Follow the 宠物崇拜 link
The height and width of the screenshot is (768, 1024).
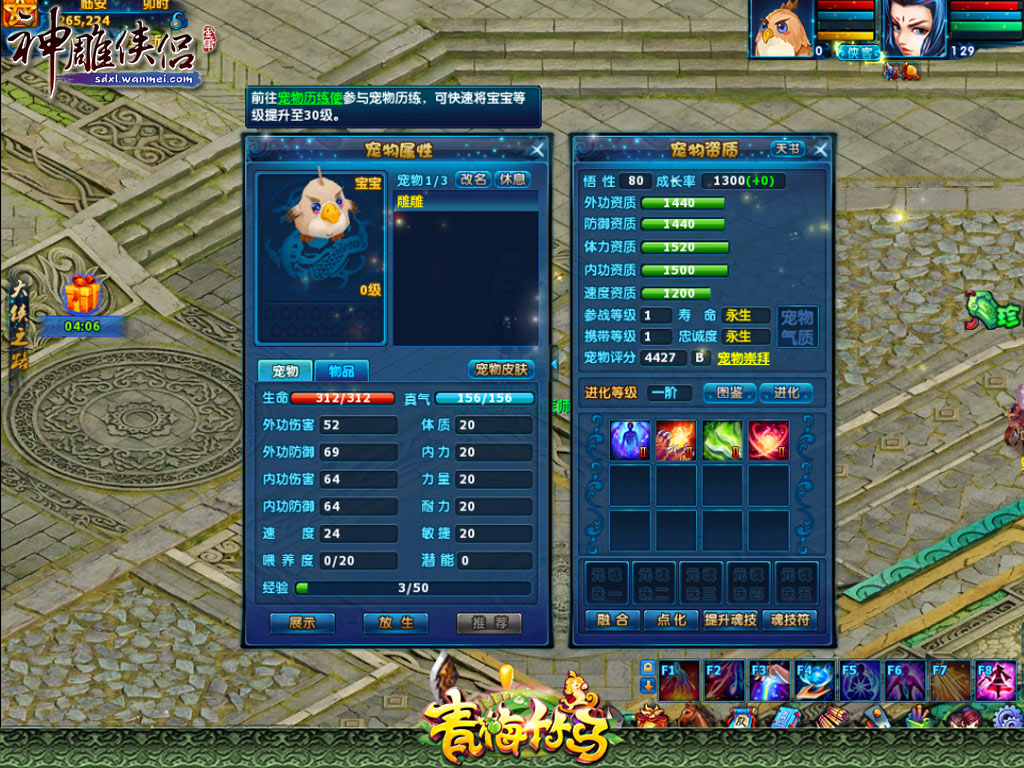point(743,357)
